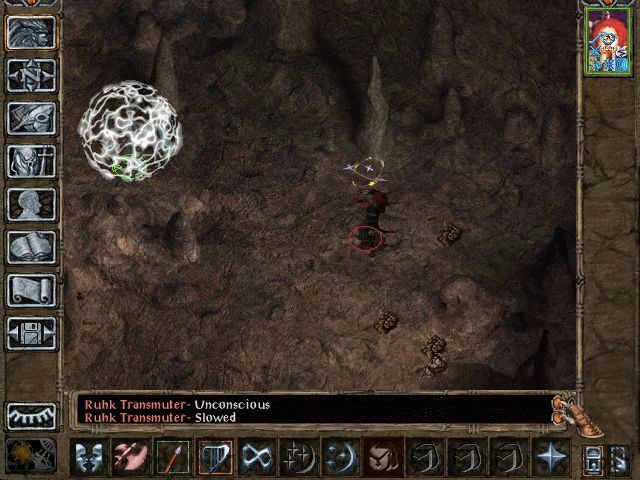Activate the talk masks action

pyautogui.click(x=89, y=457)
